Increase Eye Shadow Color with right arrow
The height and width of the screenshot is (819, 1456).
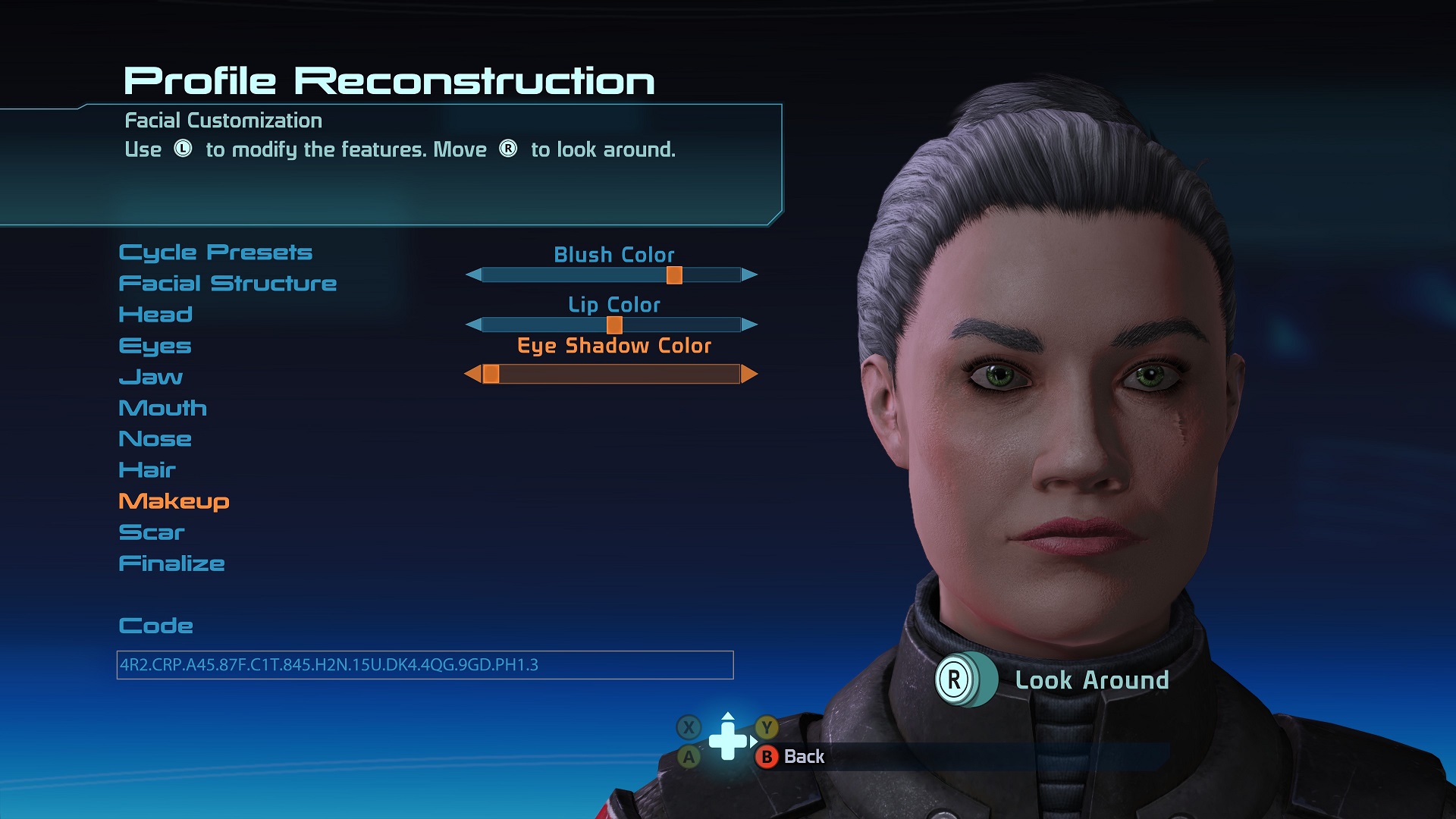point(749,374)
